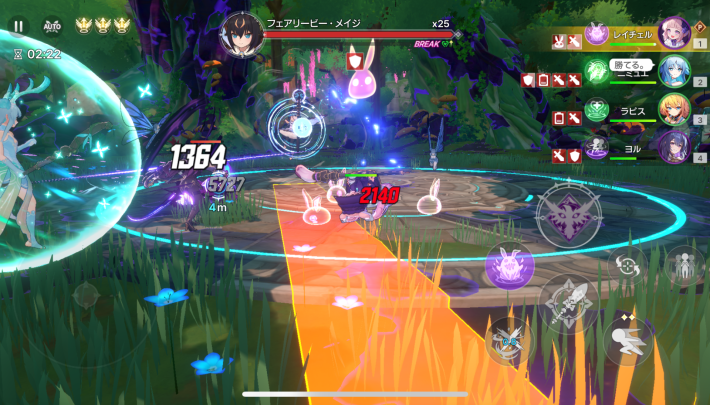This screenshot has width=710, height=405.
Task: Activate the purple demon-face ultimate skill
Action: tap(568, 212)
